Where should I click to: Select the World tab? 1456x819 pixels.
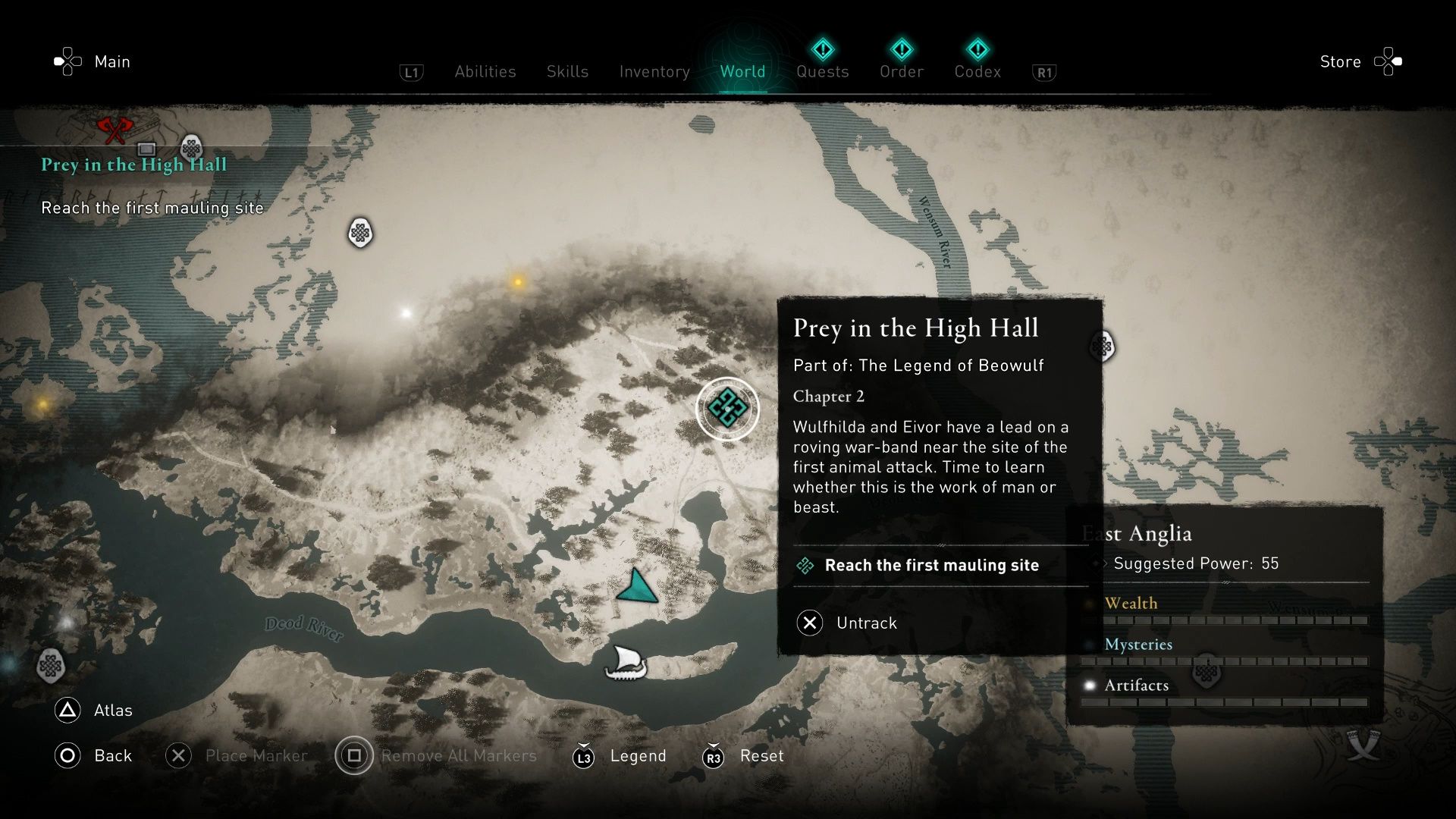click(742, 72)
